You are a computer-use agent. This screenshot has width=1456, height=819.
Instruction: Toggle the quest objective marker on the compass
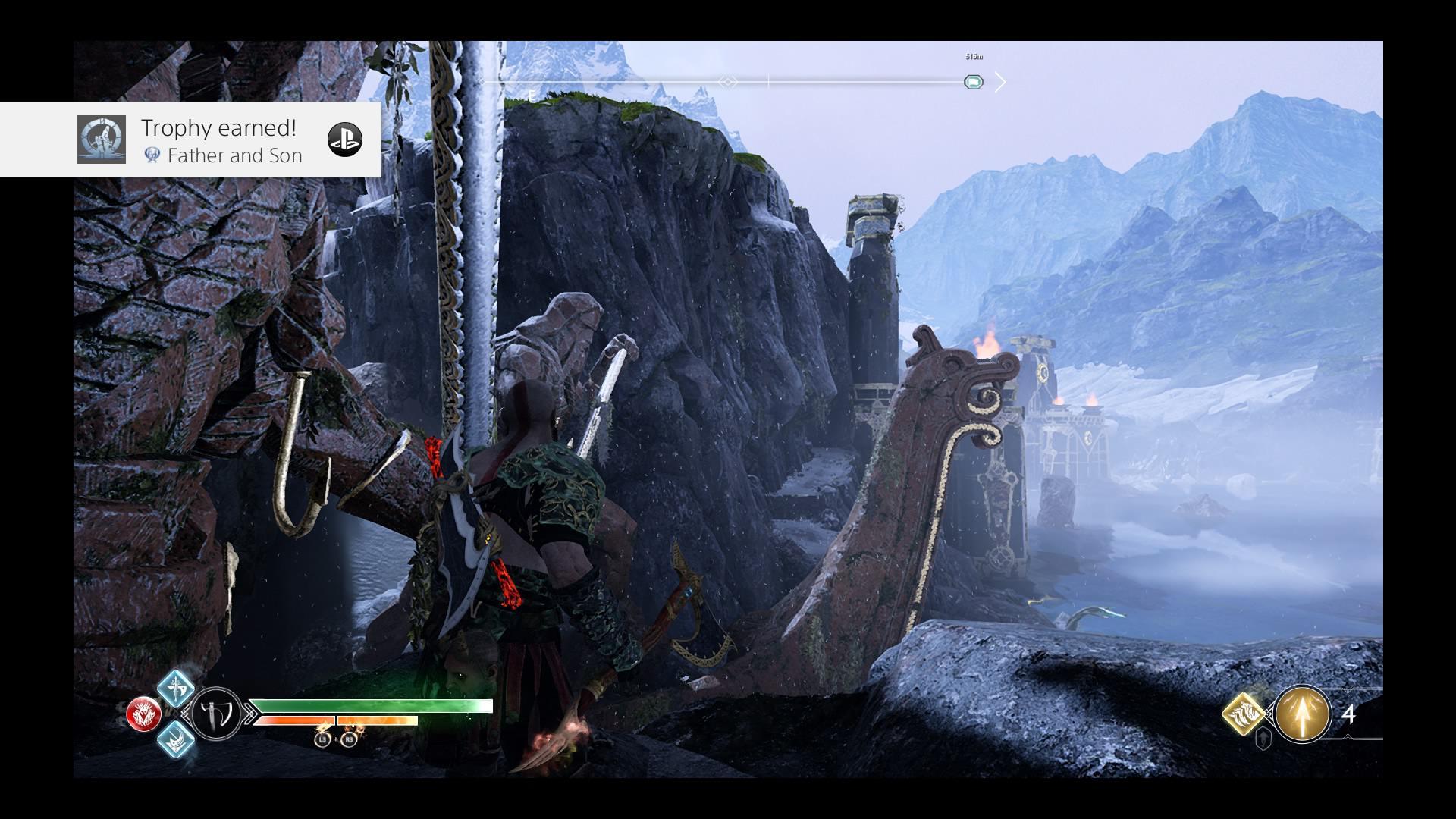(974, 82)
